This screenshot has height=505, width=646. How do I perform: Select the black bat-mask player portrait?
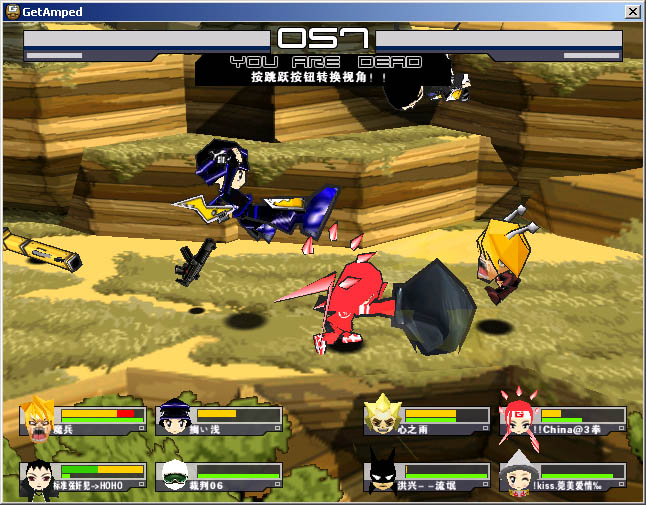click(382, 474)
